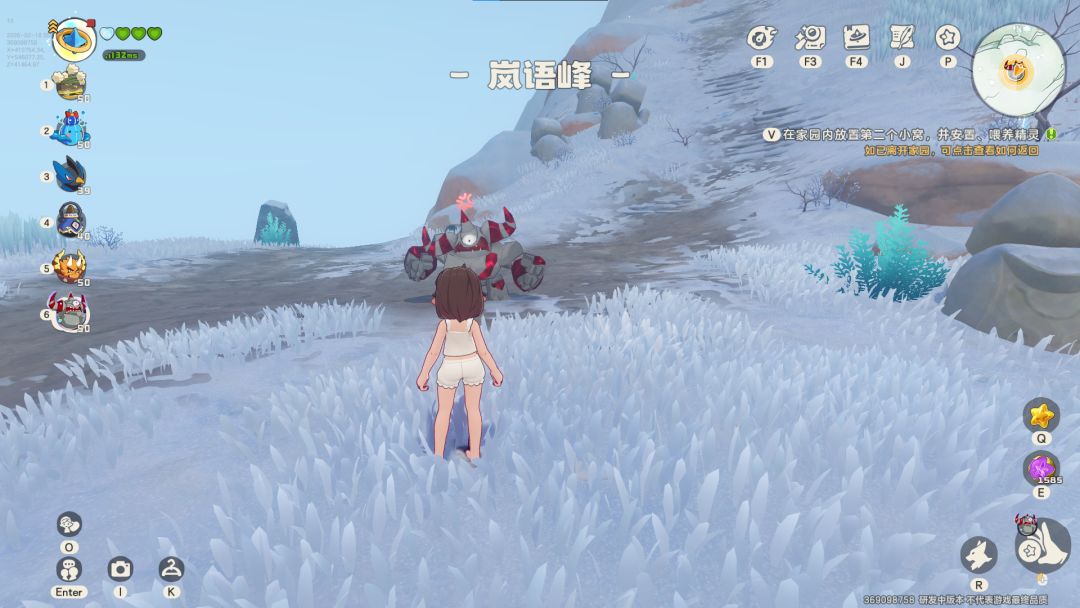This screenshot has width=1080, height=608.
Task: Open the wizard hat book icon
Action: [x=855, y=38]
